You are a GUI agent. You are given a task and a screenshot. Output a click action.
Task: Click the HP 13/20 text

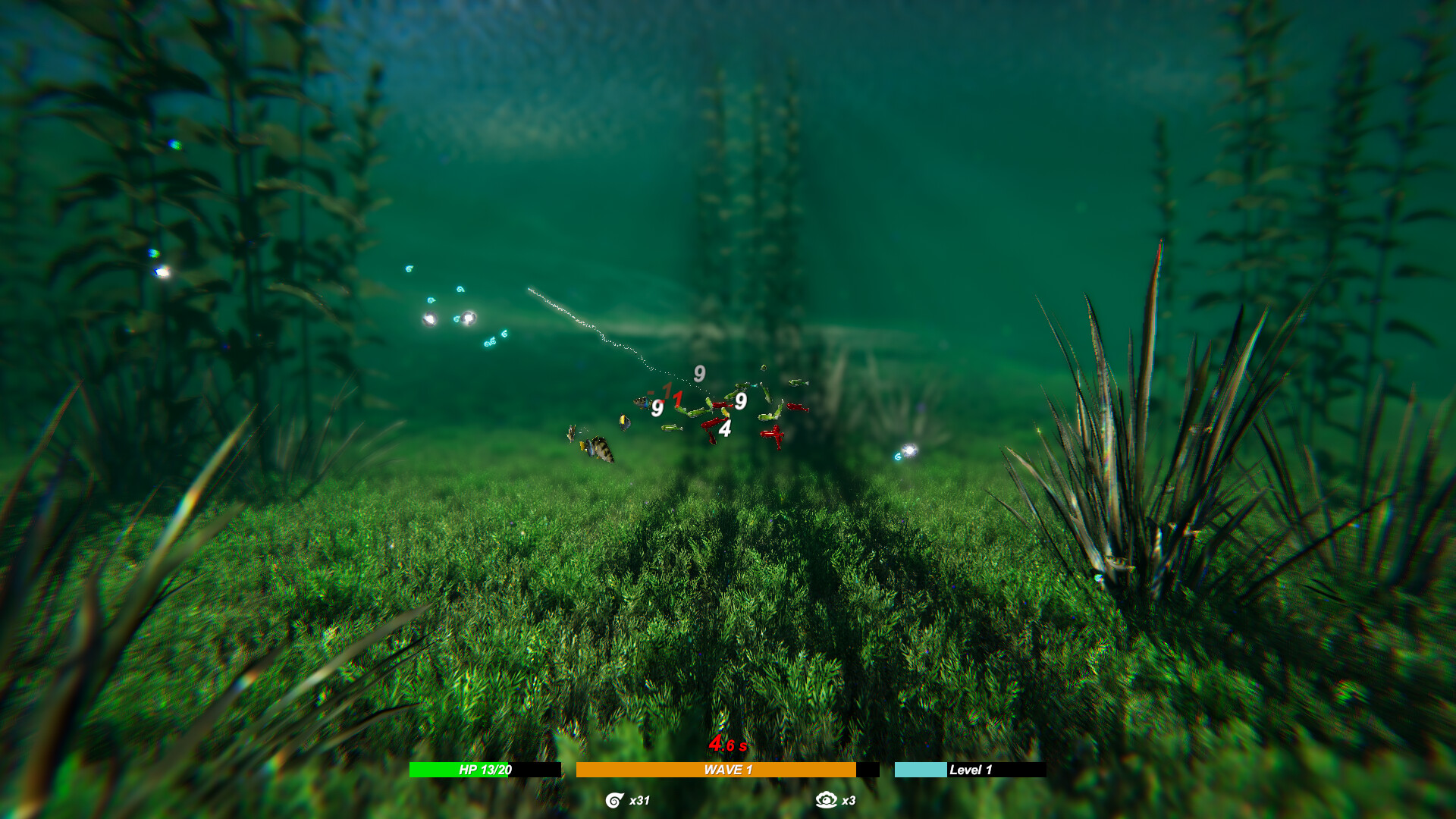[x=484, y=768]
